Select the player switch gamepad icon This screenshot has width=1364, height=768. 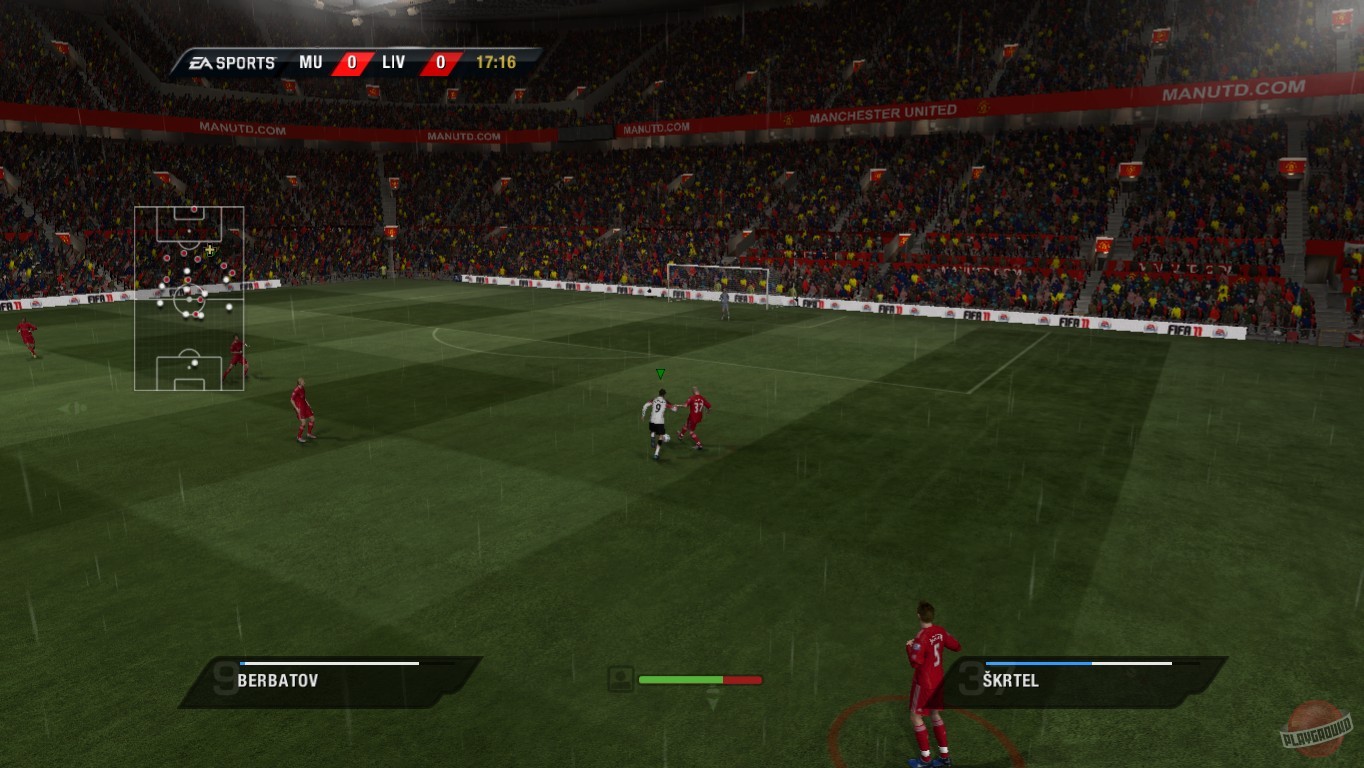[x=621, y=679]
